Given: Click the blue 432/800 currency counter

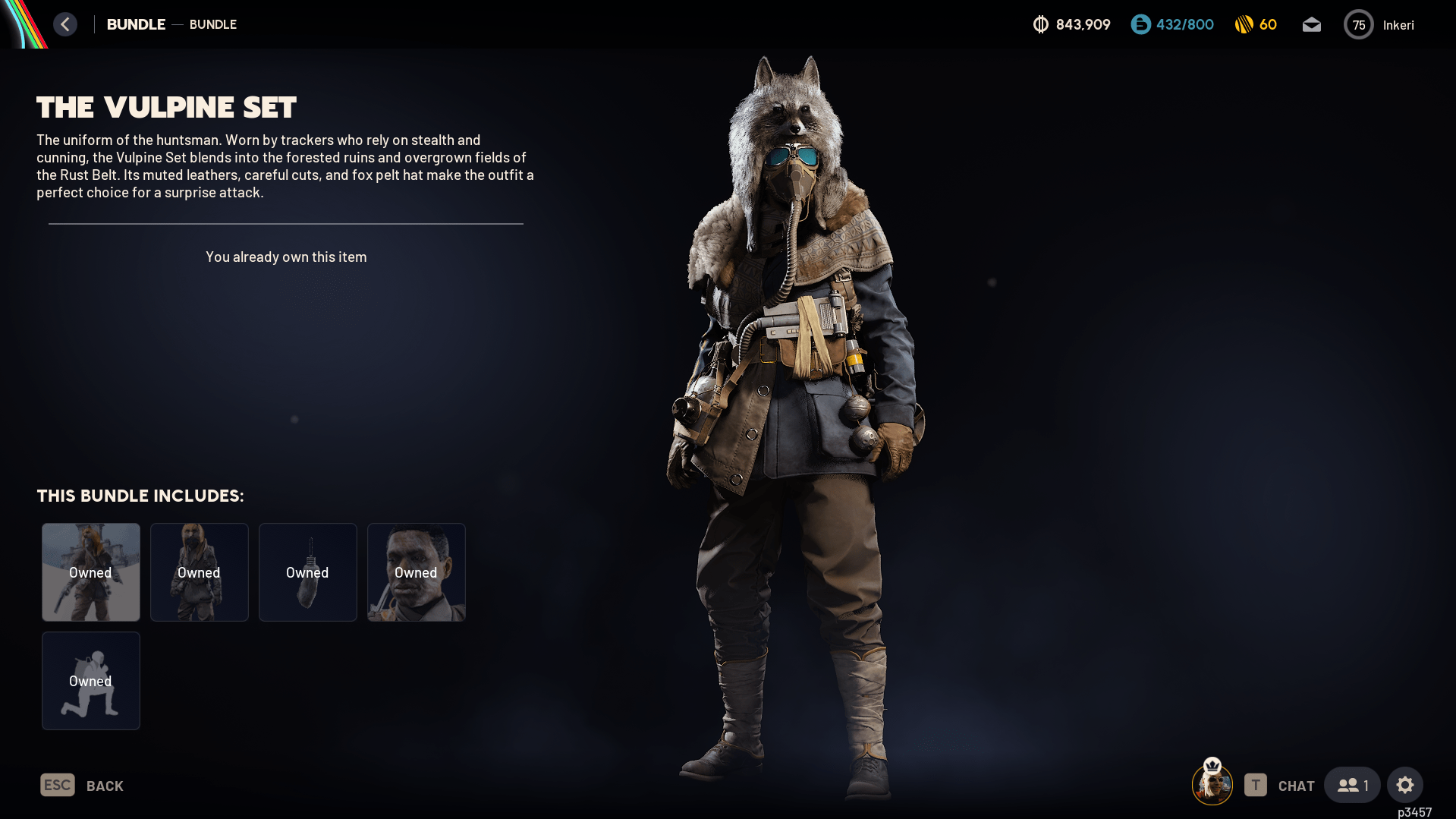Looking at the screenshot, I should 1172,25.
